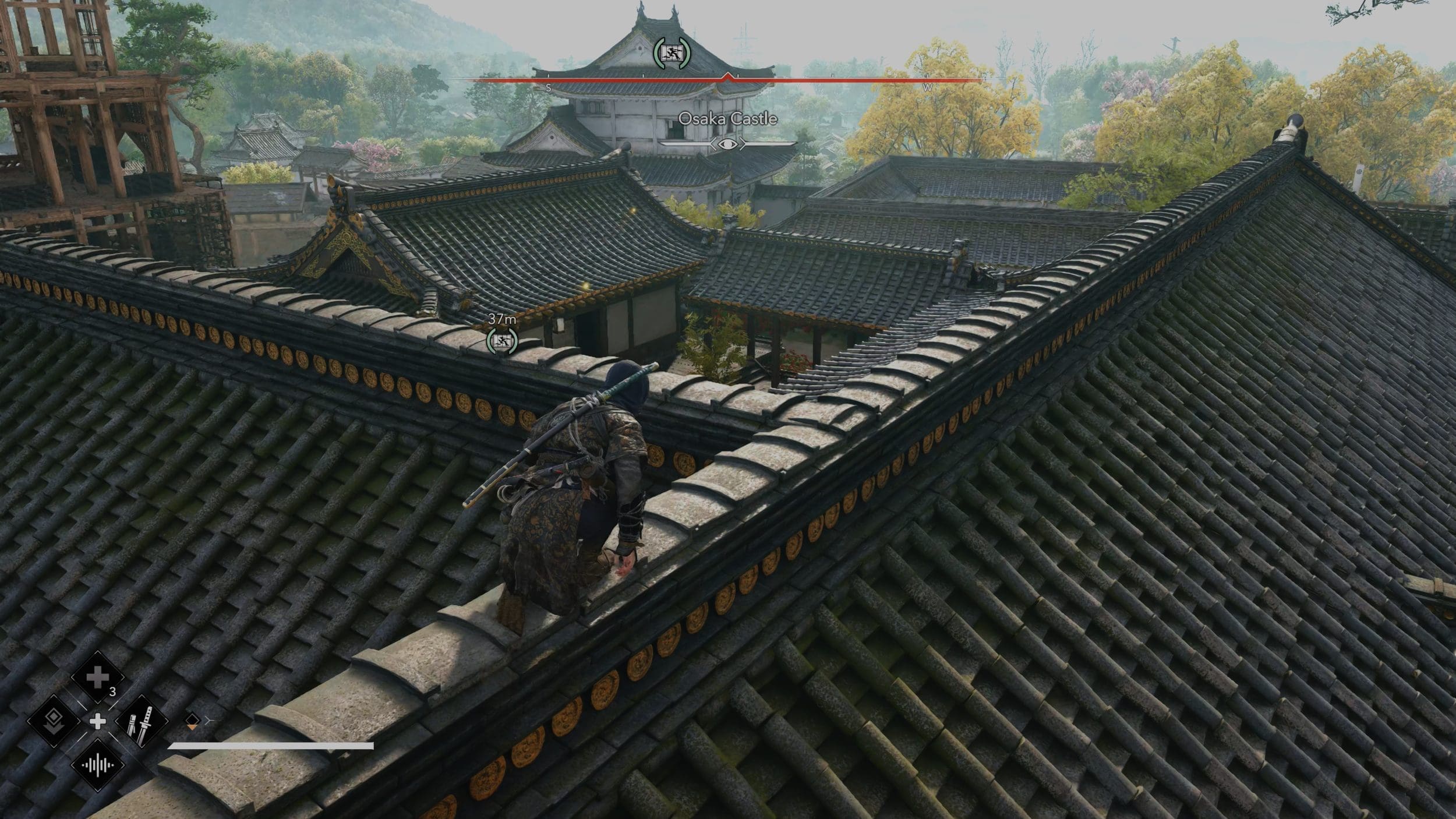1456x819 pixels.
Task: Click the eye visibility indicator under Osaka Castle
Action: coord(727,144)
